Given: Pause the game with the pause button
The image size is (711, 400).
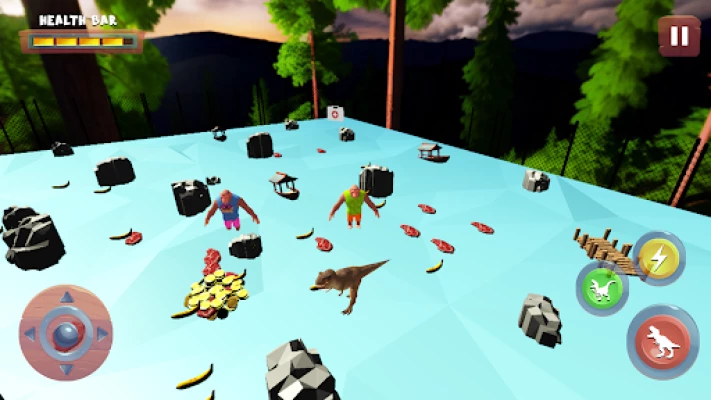Looking at the screenshot, I should pos(679,36).
